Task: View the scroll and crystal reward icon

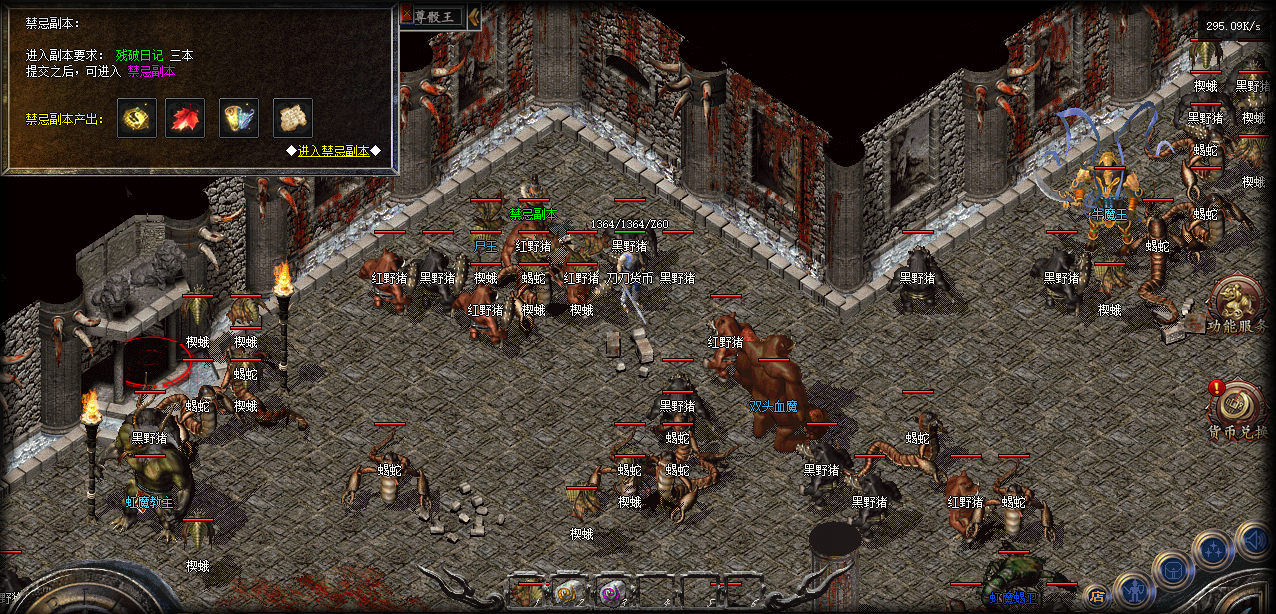Action: coord(238,118)
